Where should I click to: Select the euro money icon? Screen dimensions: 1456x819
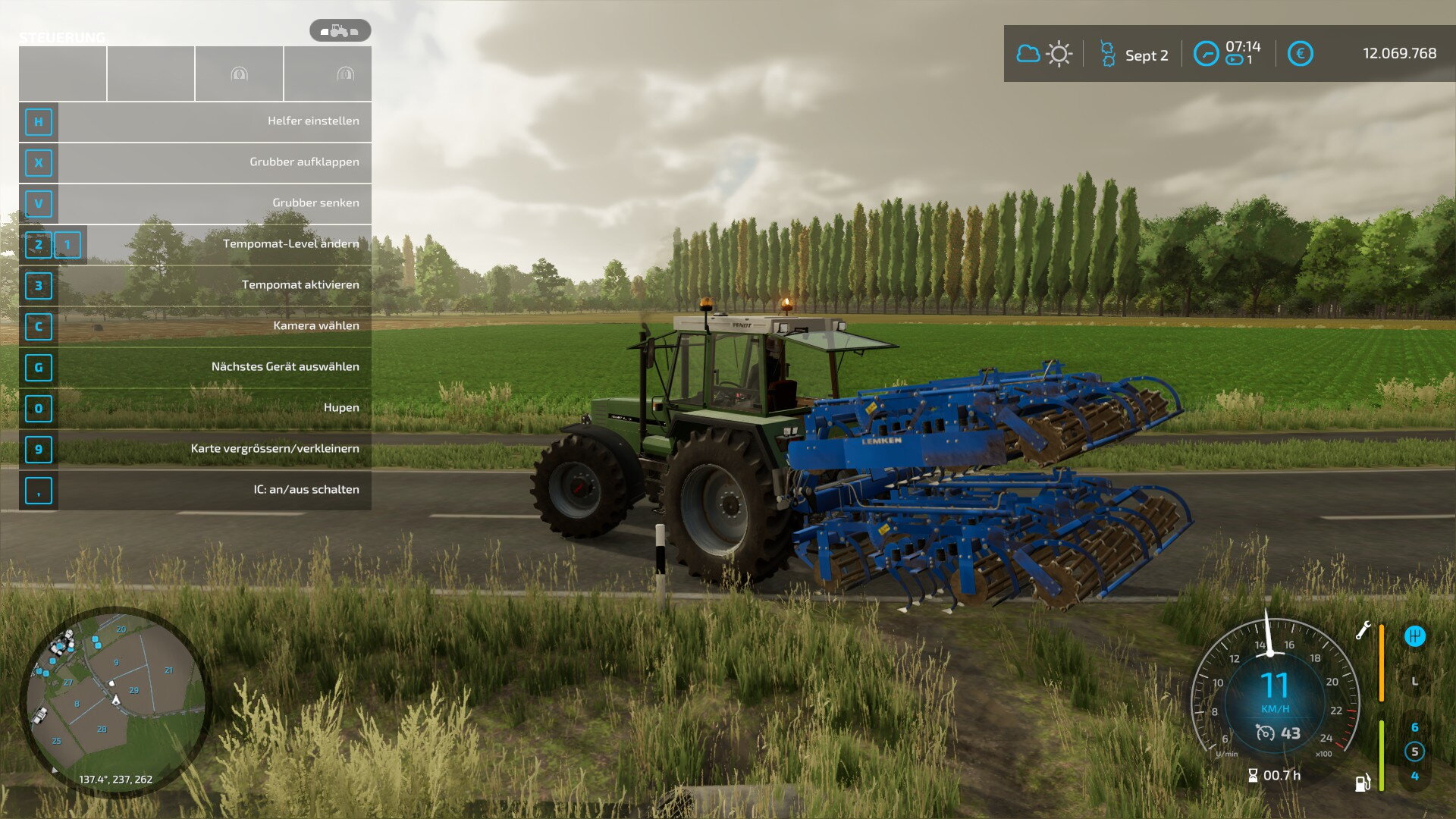[1300, 54]
